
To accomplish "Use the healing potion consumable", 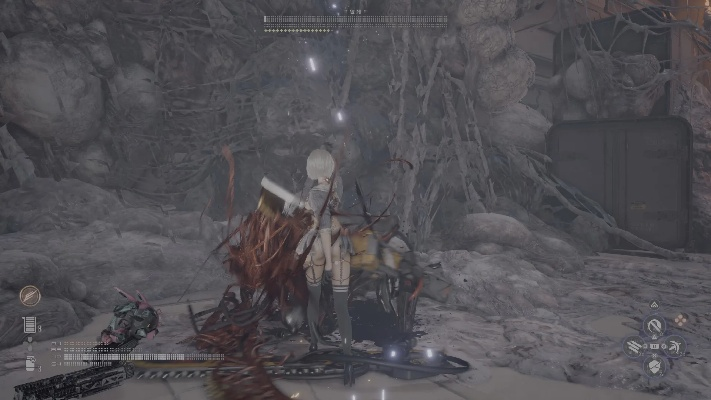I will (x=29, y=363).
